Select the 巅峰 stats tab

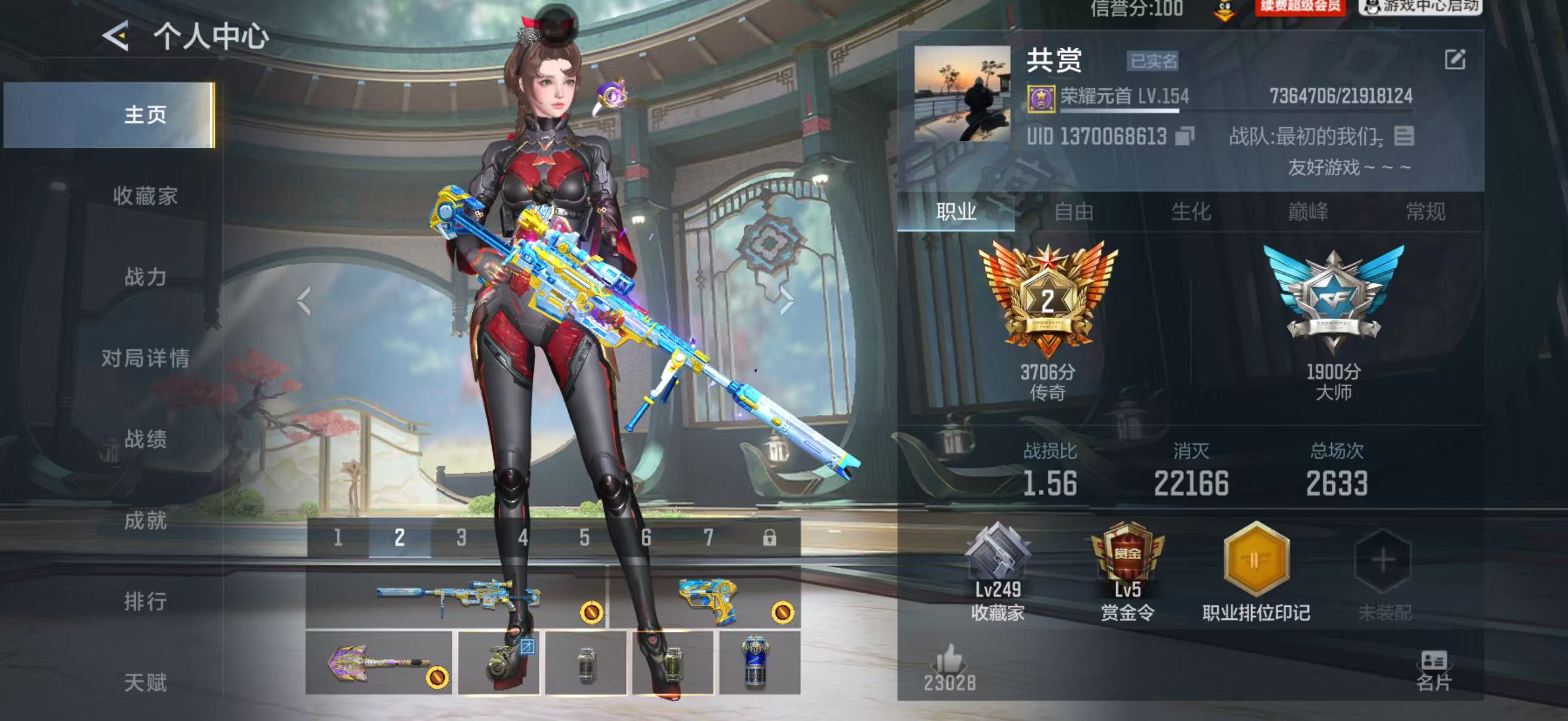(1308, 212)
